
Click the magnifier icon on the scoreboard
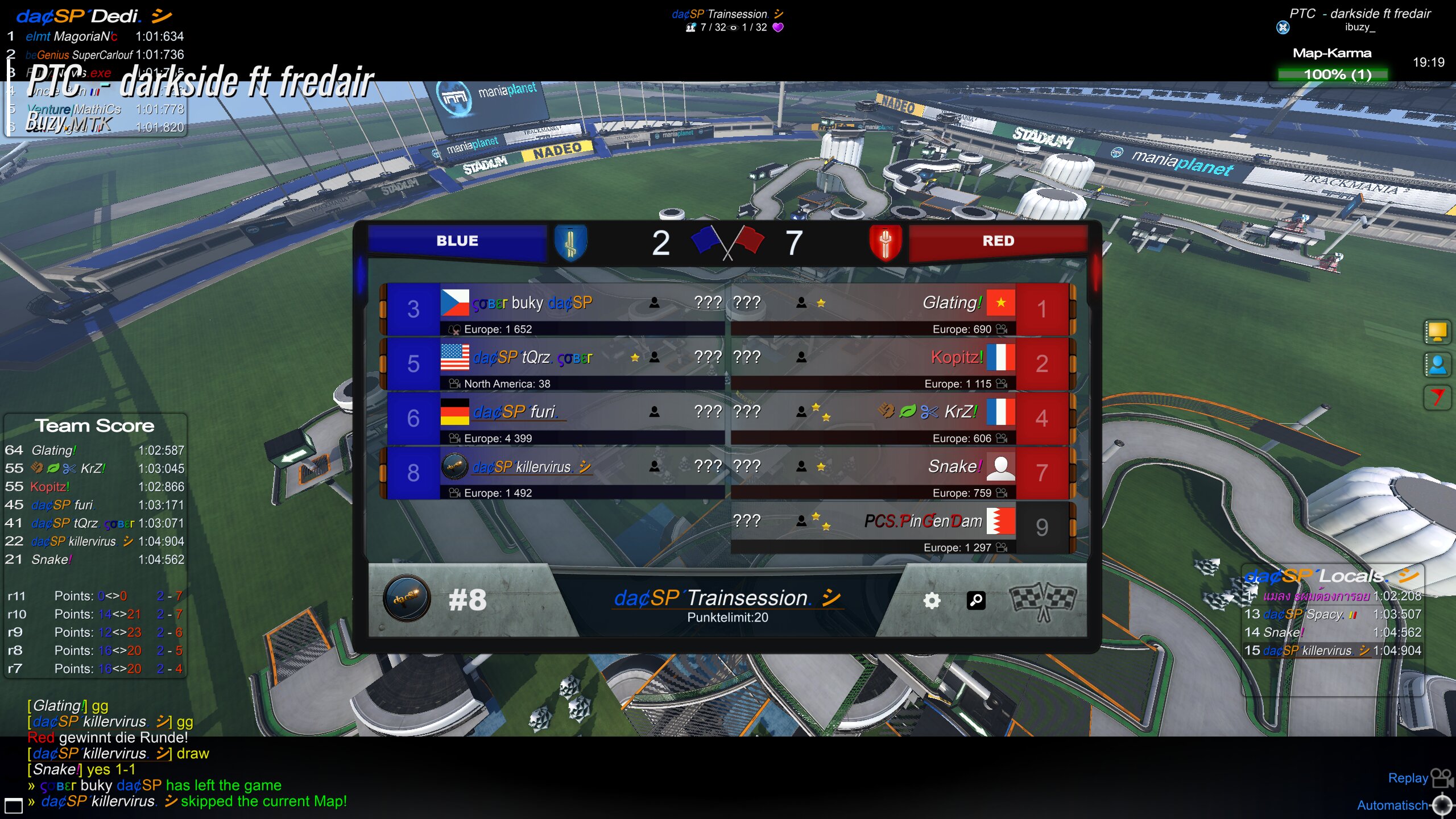tap(976, 601)
